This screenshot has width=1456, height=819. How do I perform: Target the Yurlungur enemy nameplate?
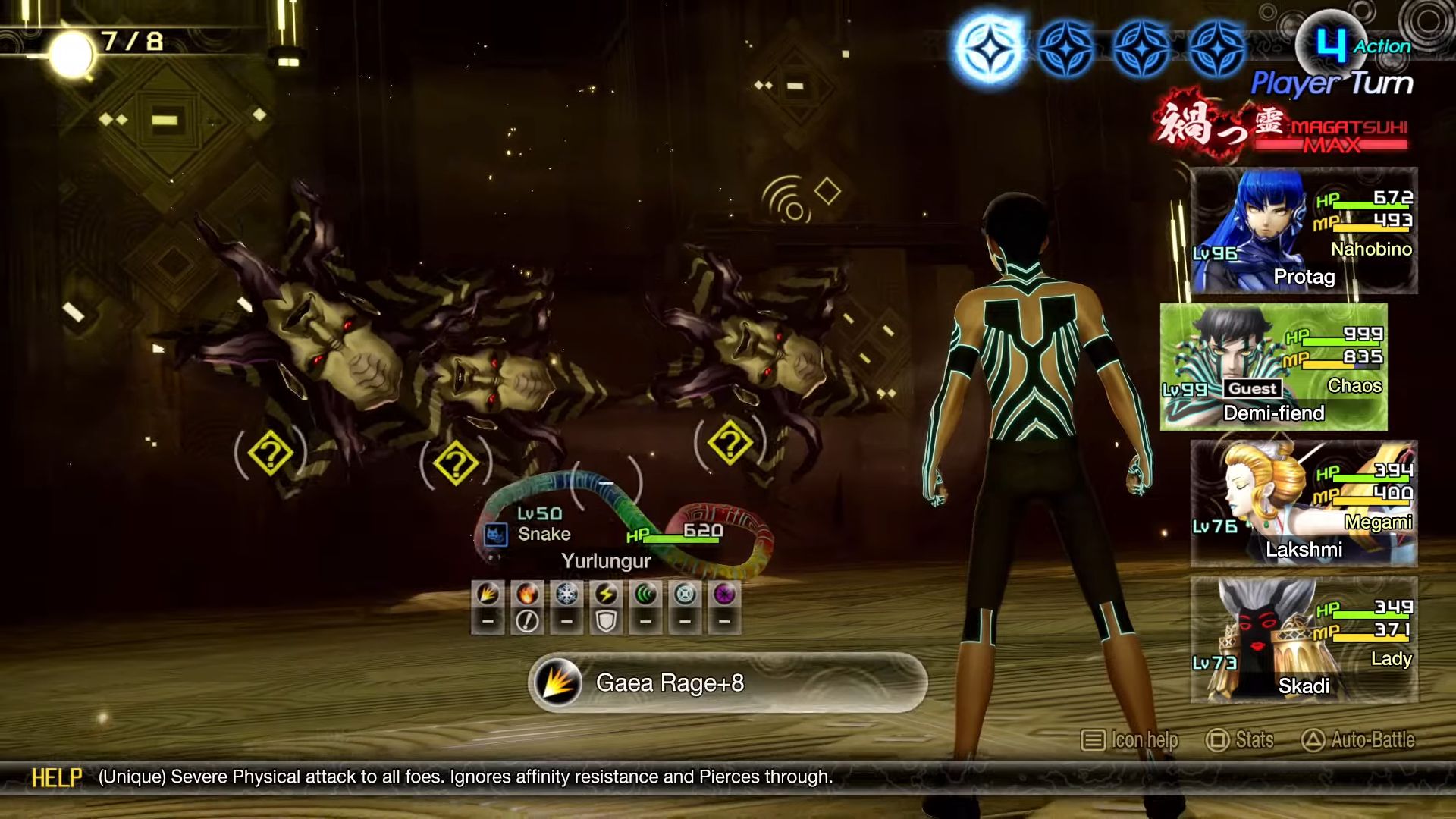tap(606, 560)
